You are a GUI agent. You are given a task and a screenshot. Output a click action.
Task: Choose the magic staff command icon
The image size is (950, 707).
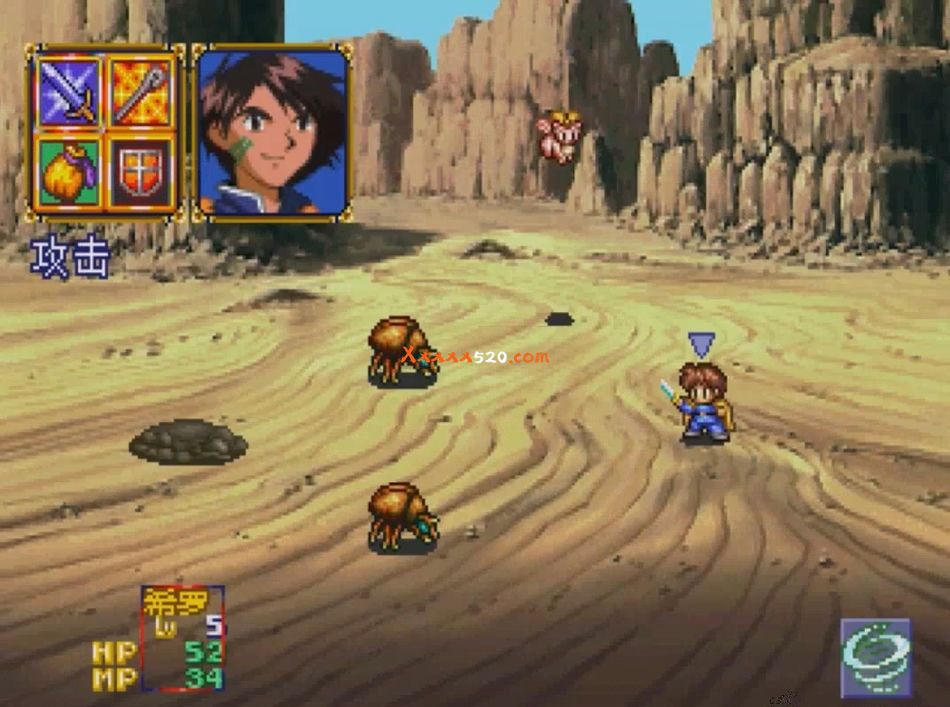(140, 90)
